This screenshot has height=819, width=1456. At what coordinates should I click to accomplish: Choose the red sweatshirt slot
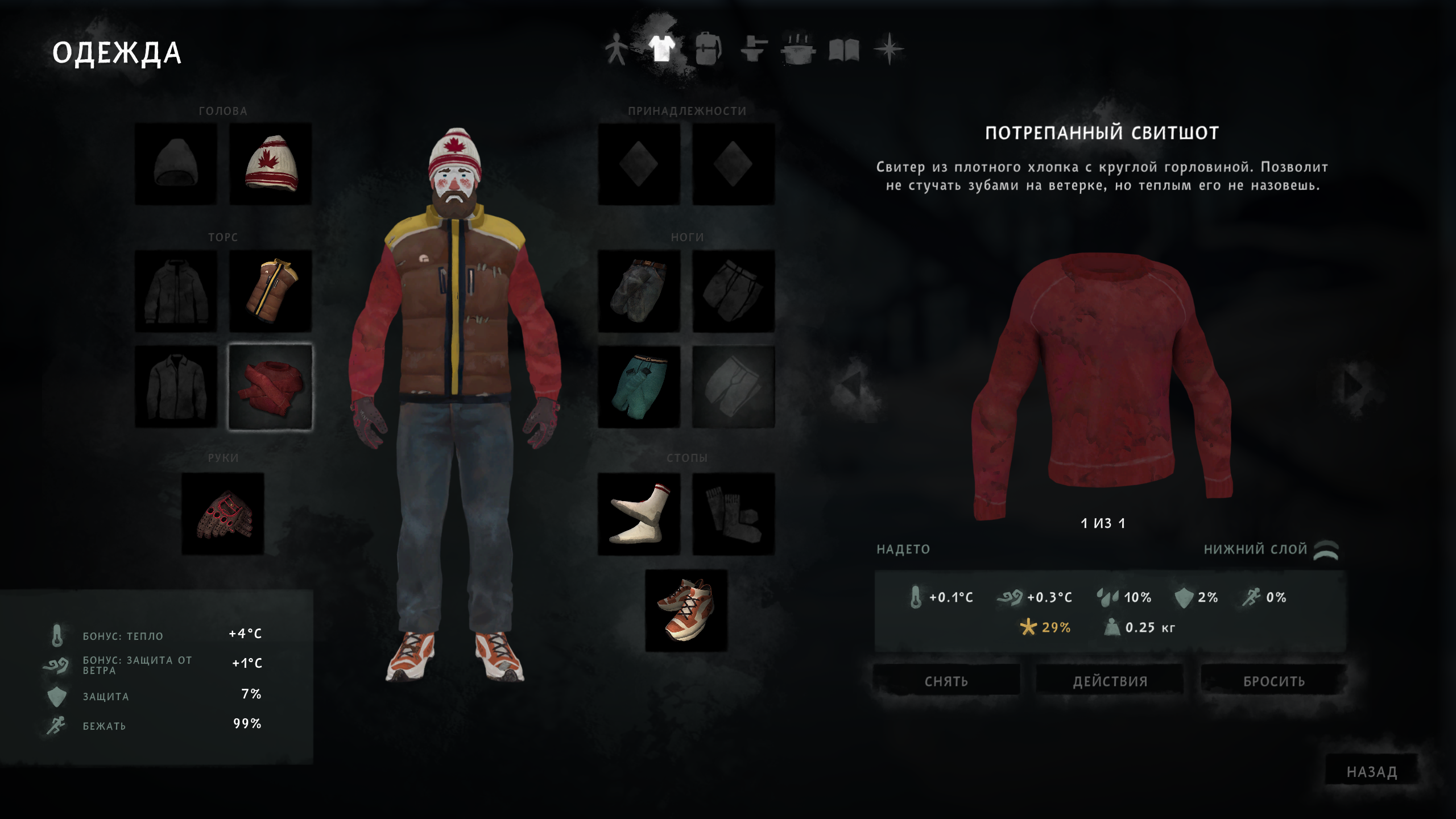pyautogui.click(x=270, y=387)
